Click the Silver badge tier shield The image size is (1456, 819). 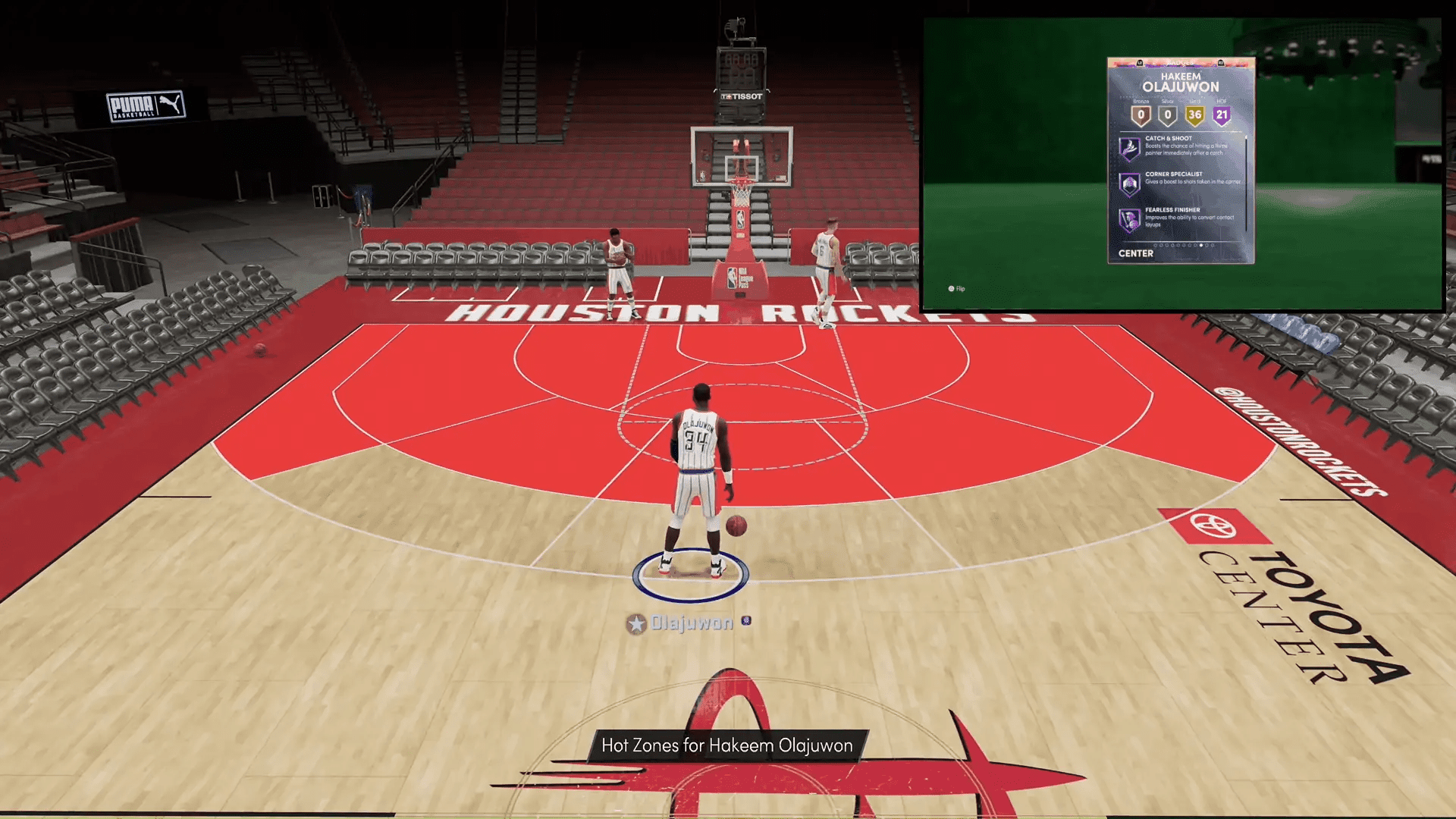1168,115
